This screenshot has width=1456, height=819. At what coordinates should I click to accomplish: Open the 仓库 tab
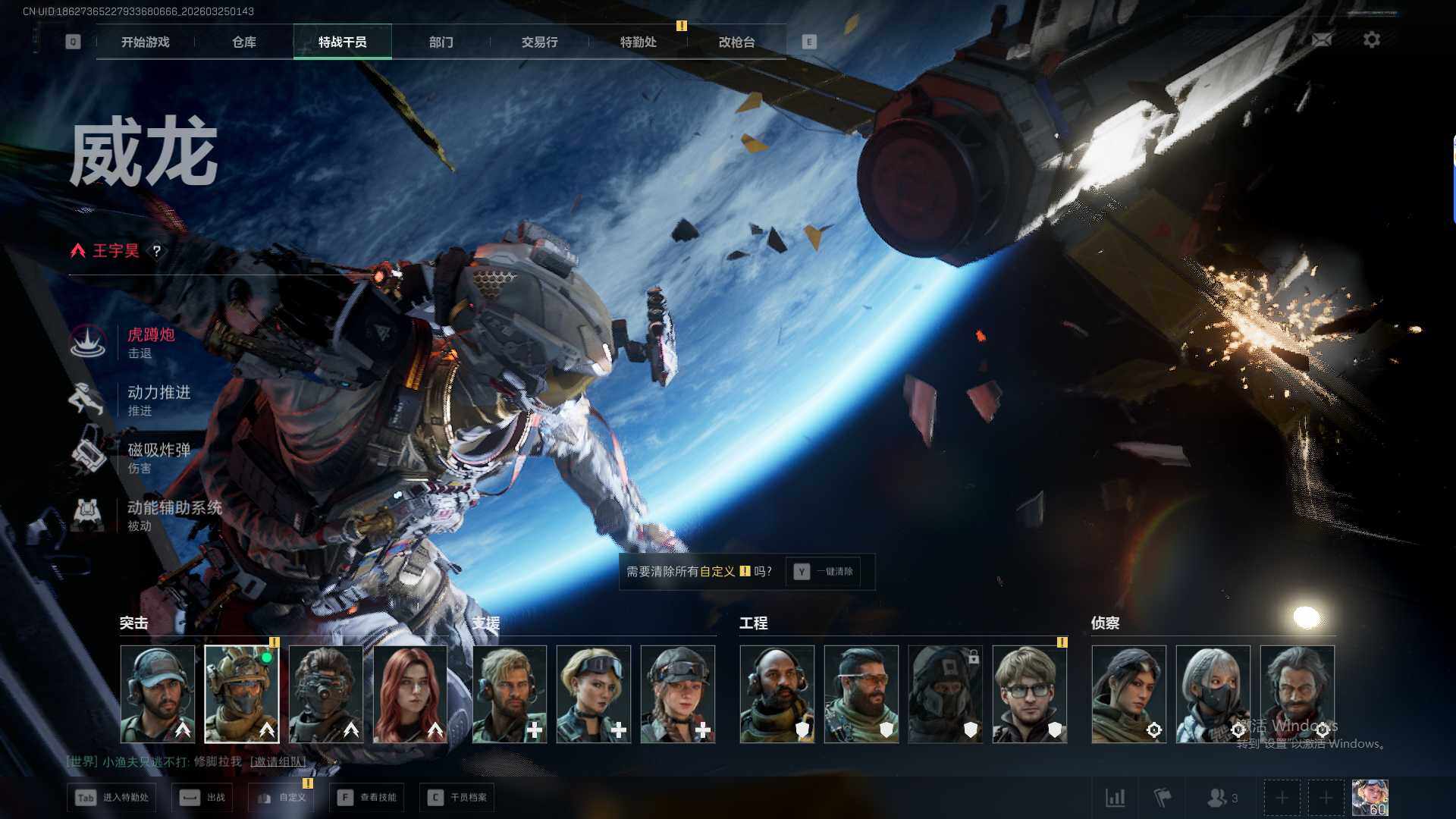coord(243,42)
